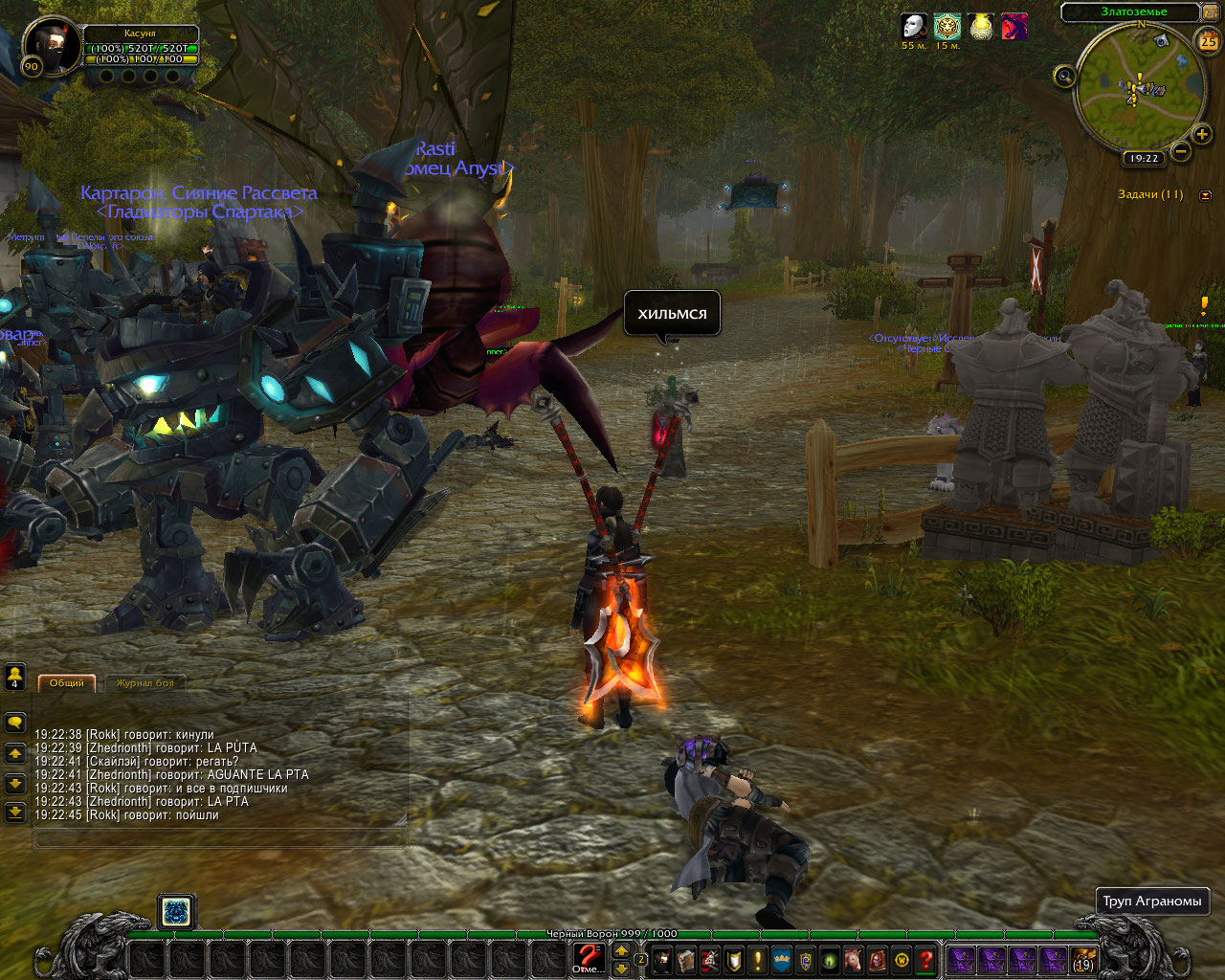Zoom out the minimap with minus button
This screenshot has width=1225, height=980.
[1182, 150]
